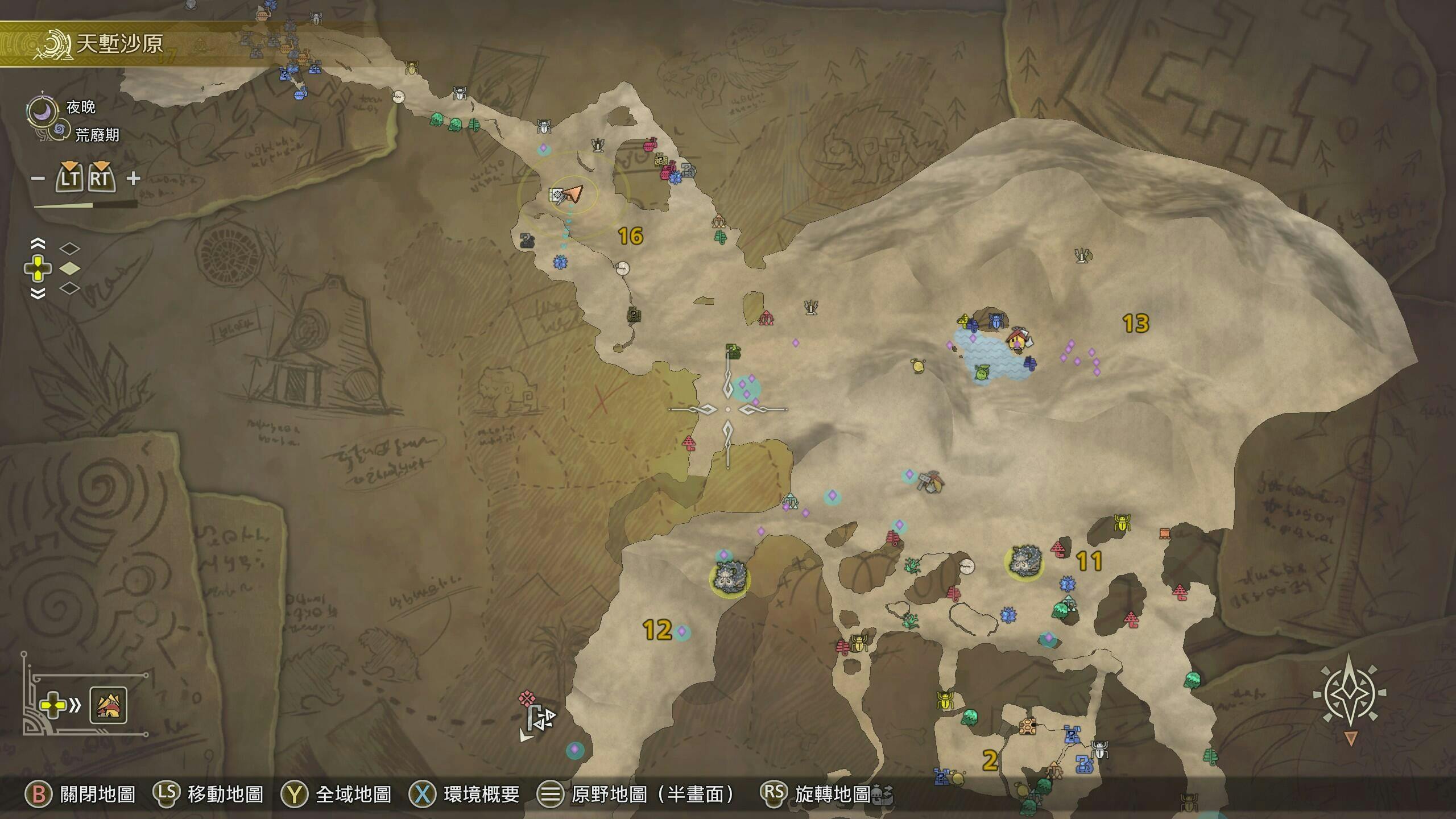Select the bottom map layer diamond
Screen dimensions: 1456x819
(70, 288)
